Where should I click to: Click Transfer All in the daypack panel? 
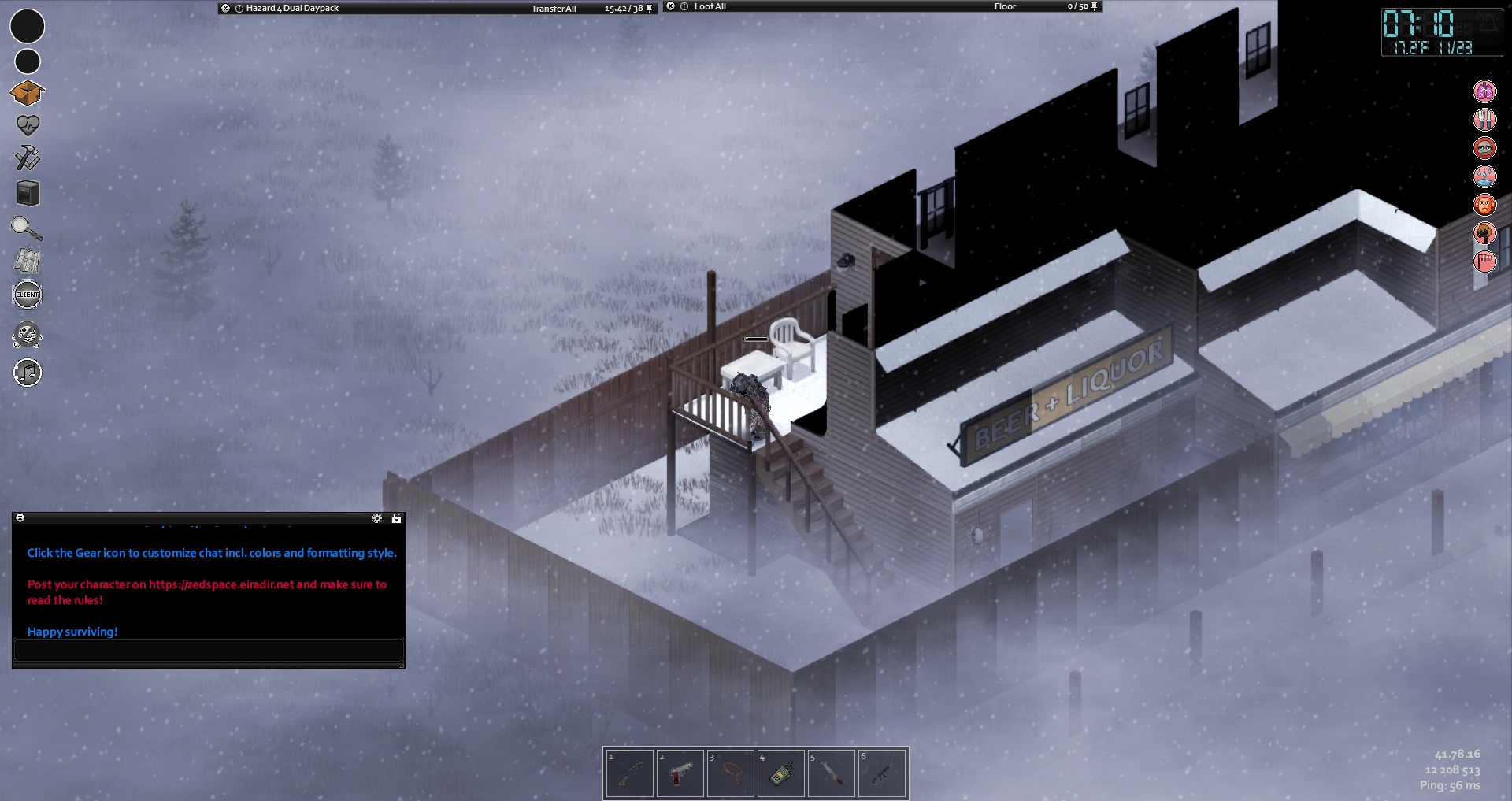click(x=554, y=9)
